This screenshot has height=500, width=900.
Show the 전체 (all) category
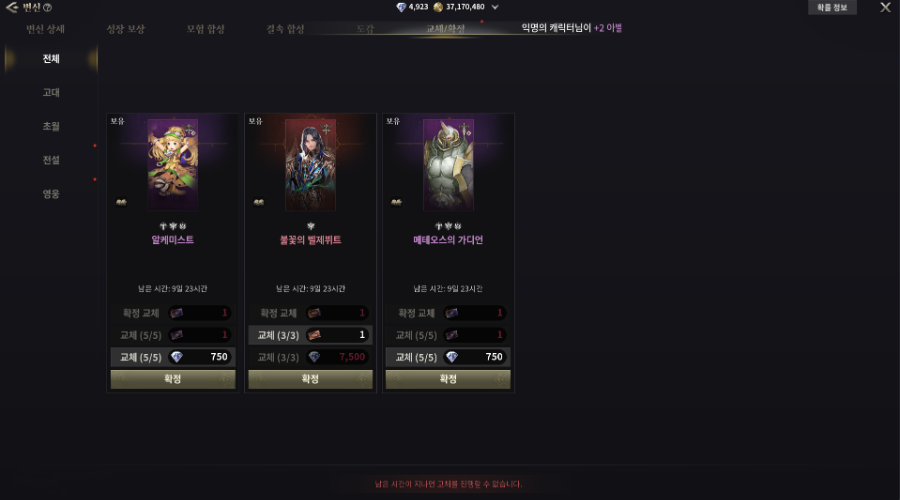(51, 59)
